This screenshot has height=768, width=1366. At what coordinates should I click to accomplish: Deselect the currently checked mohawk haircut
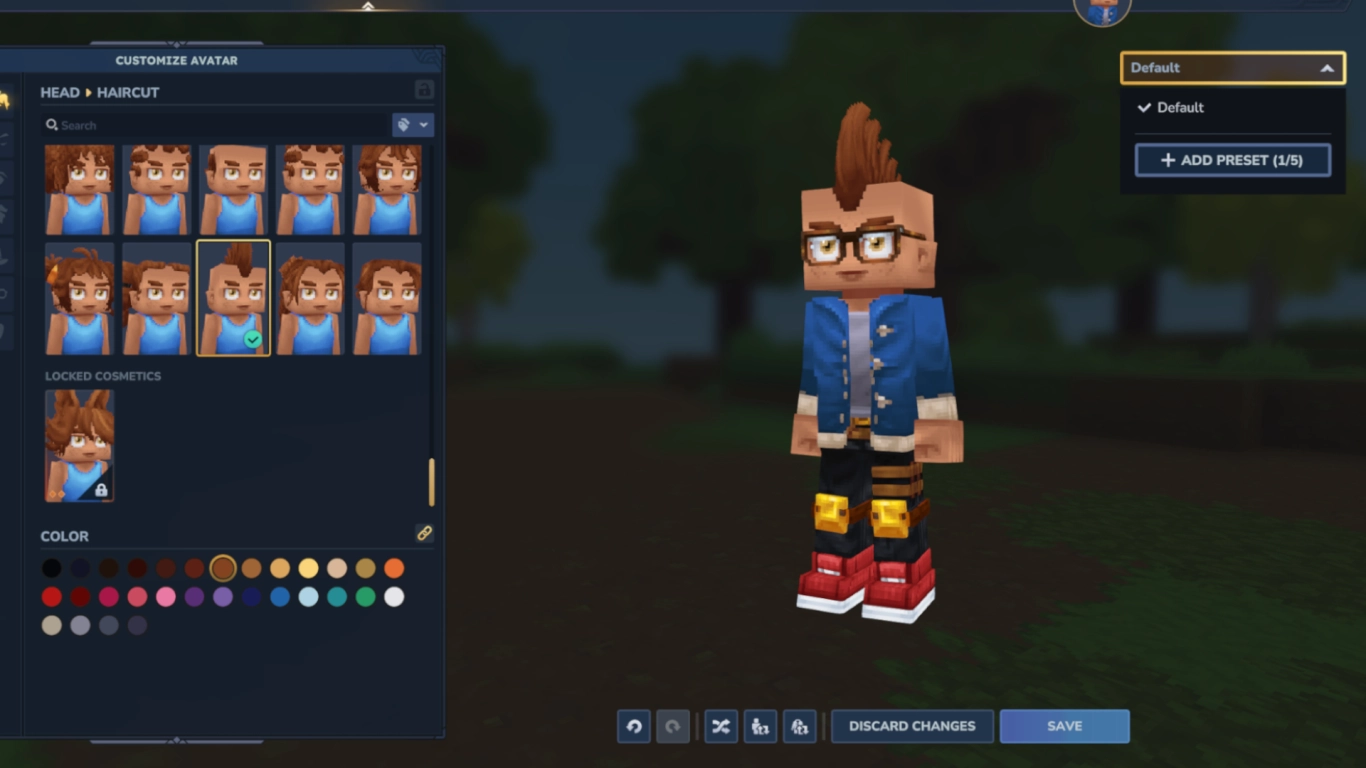pyautogui.click(x=233, y=297)
